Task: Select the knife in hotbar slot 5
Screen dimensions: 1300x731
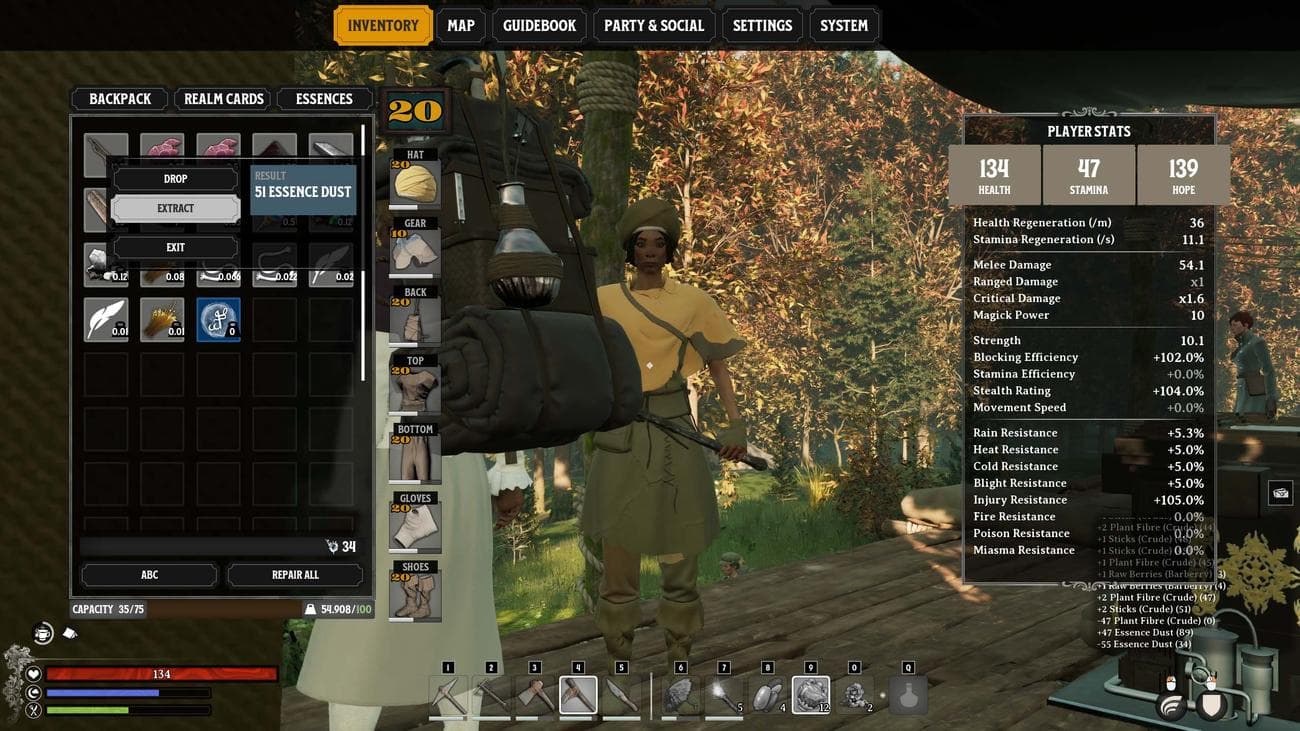Action: tap(621, 695)
